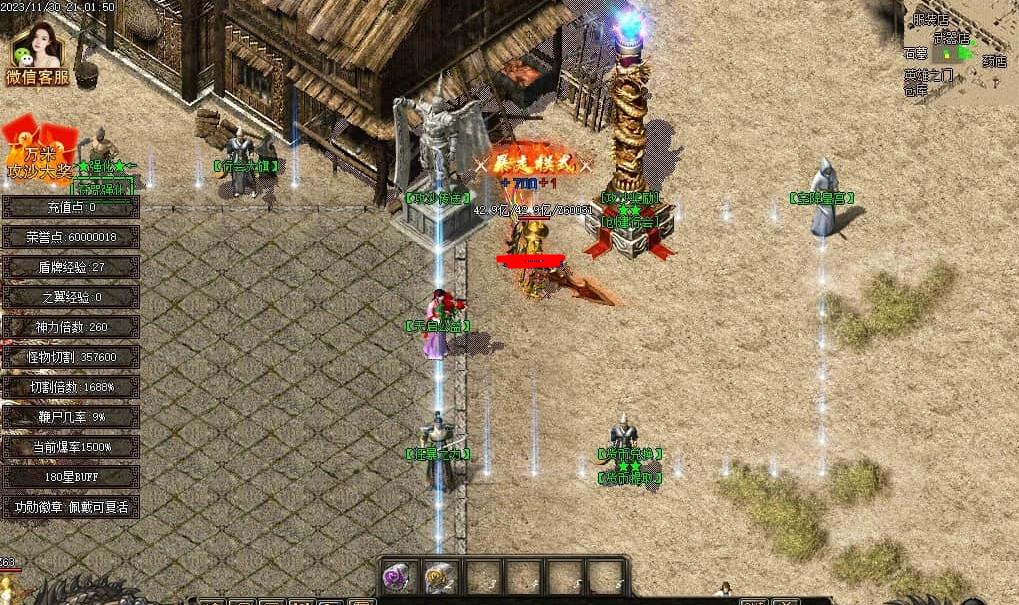
Task: Open the minimap in the corner
Action: 957,48
